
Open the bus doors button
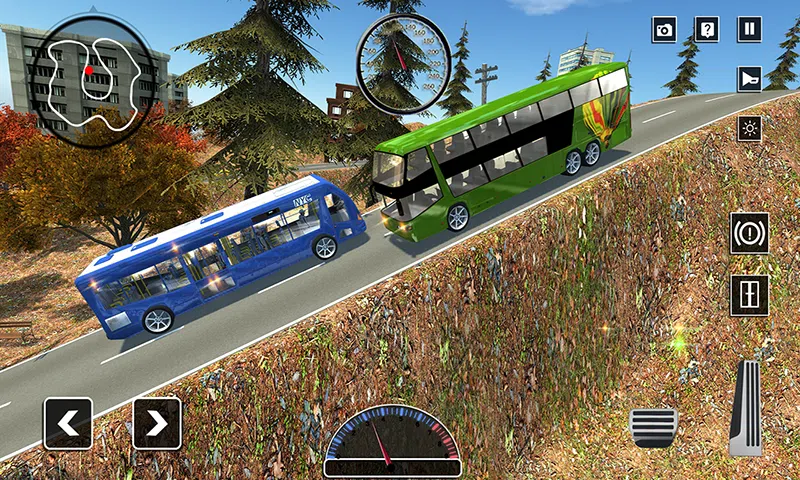pyautogui.click(x=750, y=295)
